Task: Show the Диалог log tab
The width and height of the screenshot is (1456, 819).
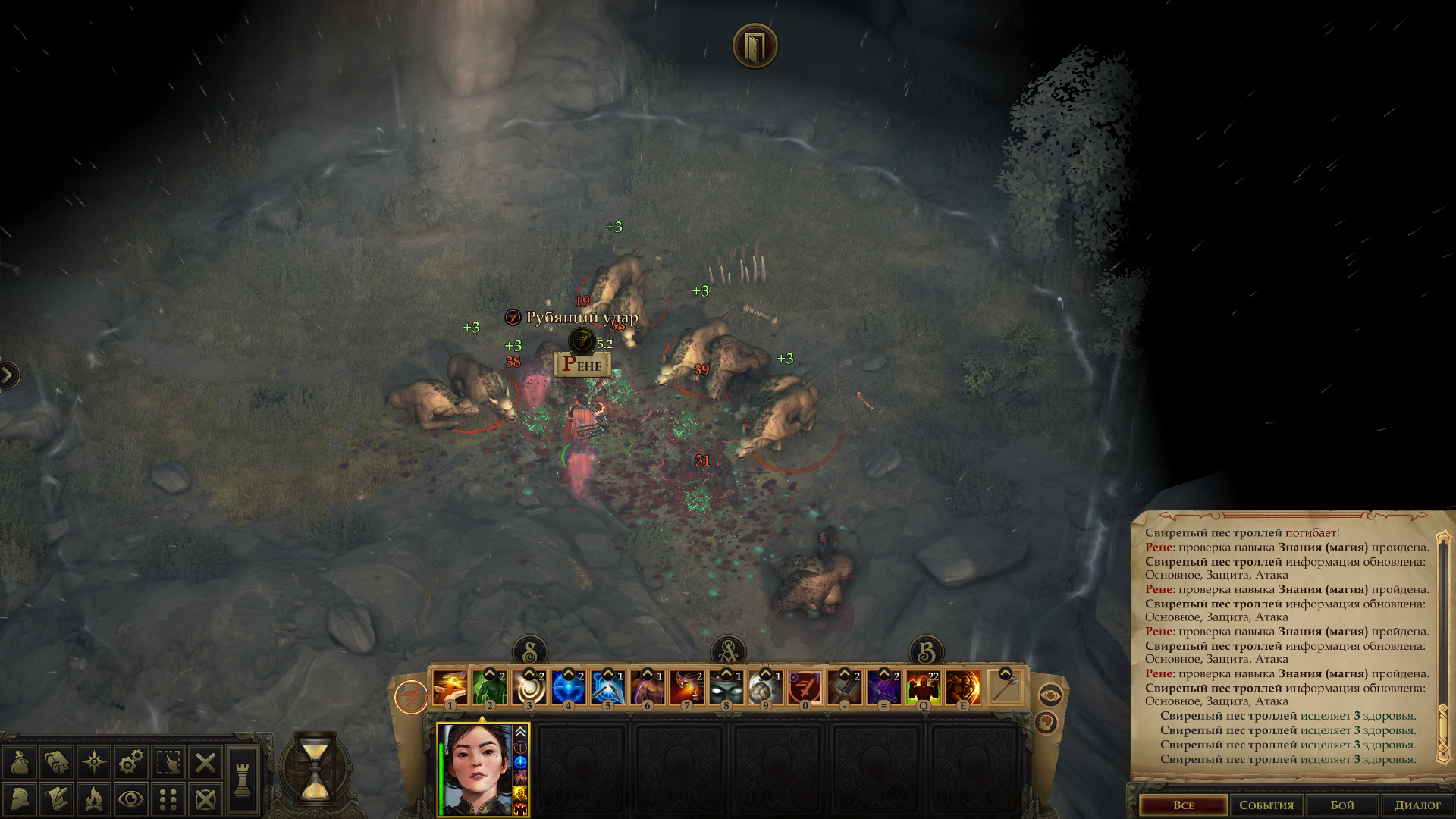Action: (1417, 805)
